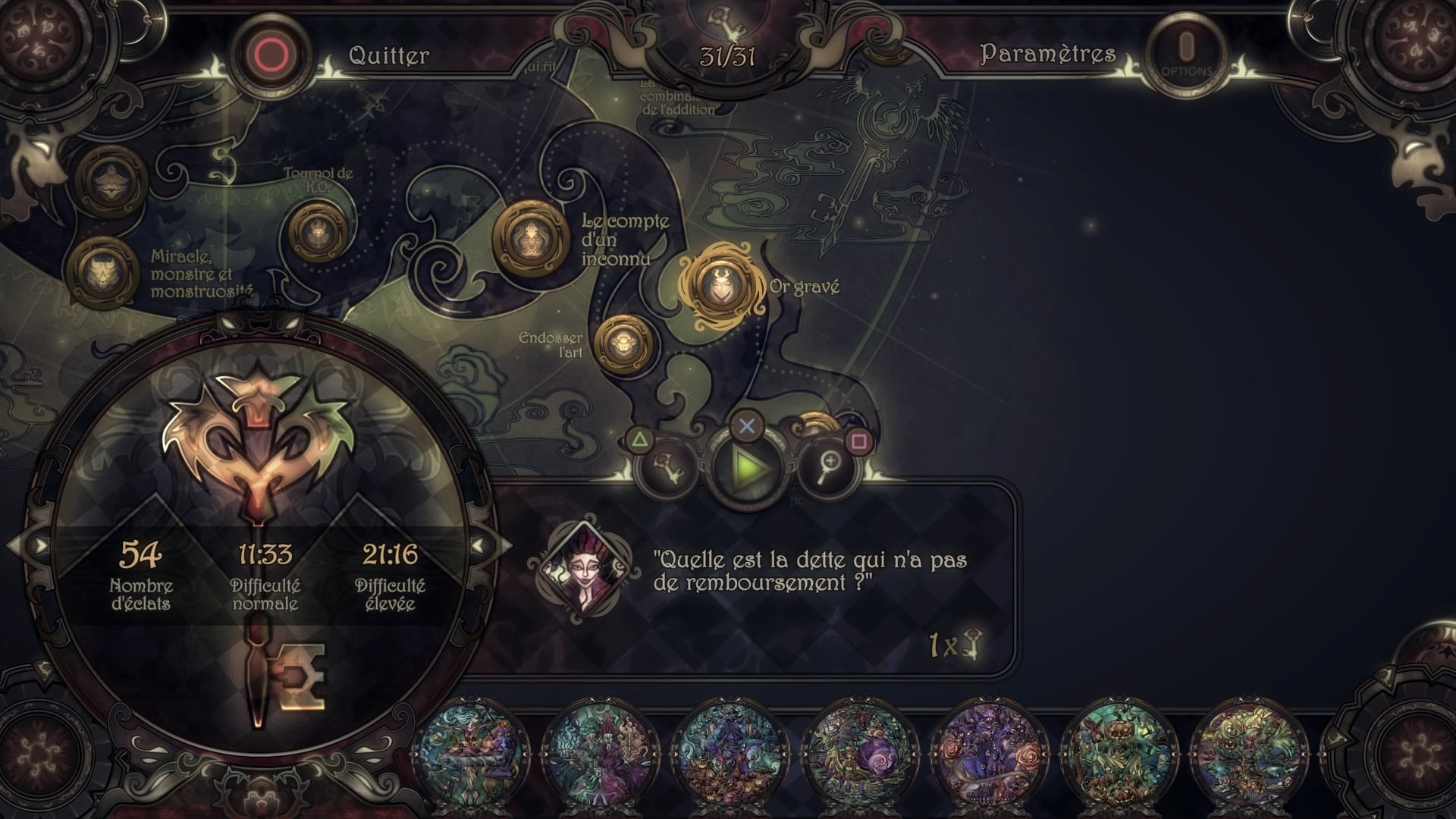This screenshot has width=1456, height=819.
Task: Open Miracle, monstre et monstruosité level
Action: pos(102,271)
